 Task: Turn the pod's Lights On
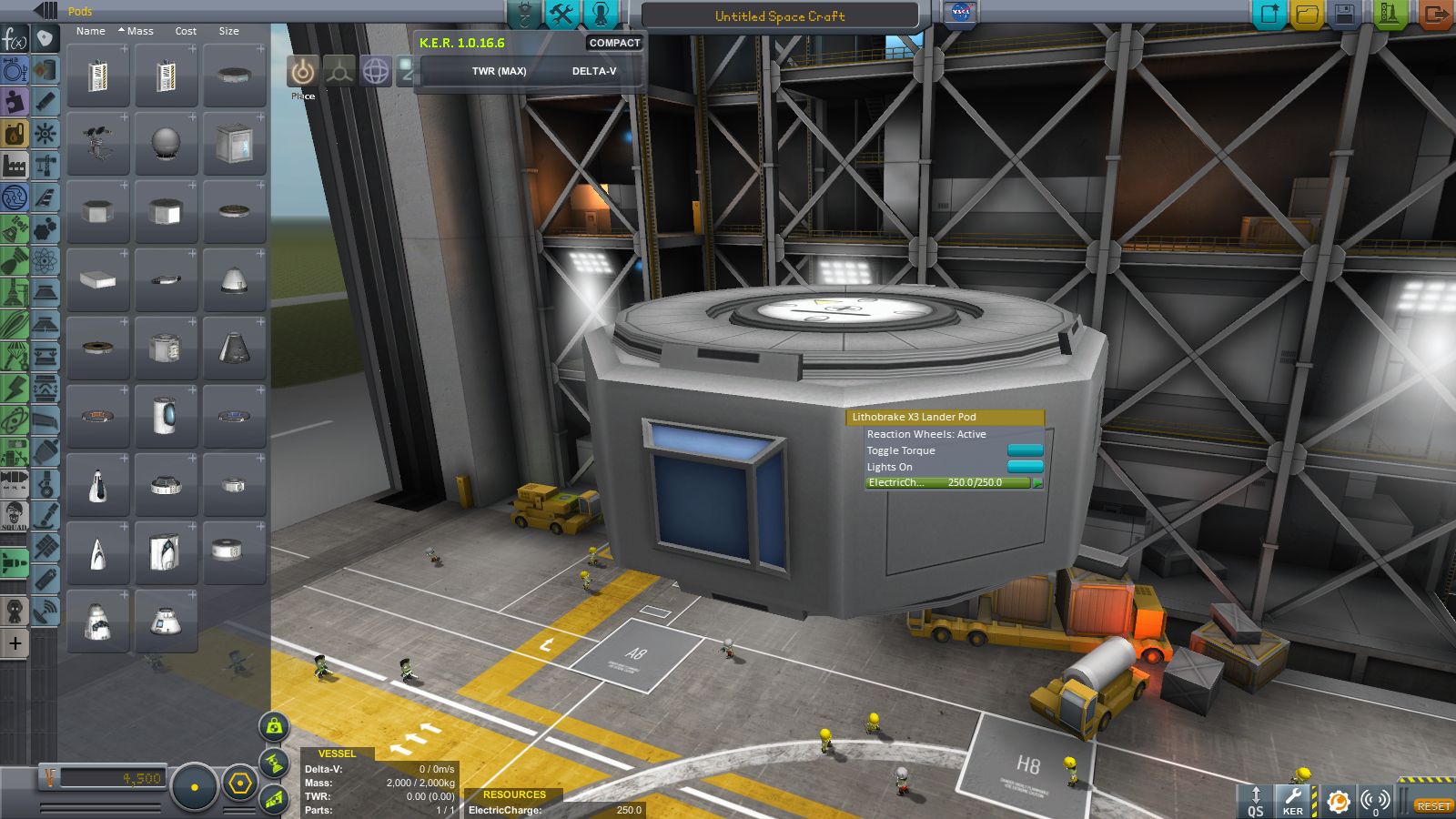coord(1025,467)
